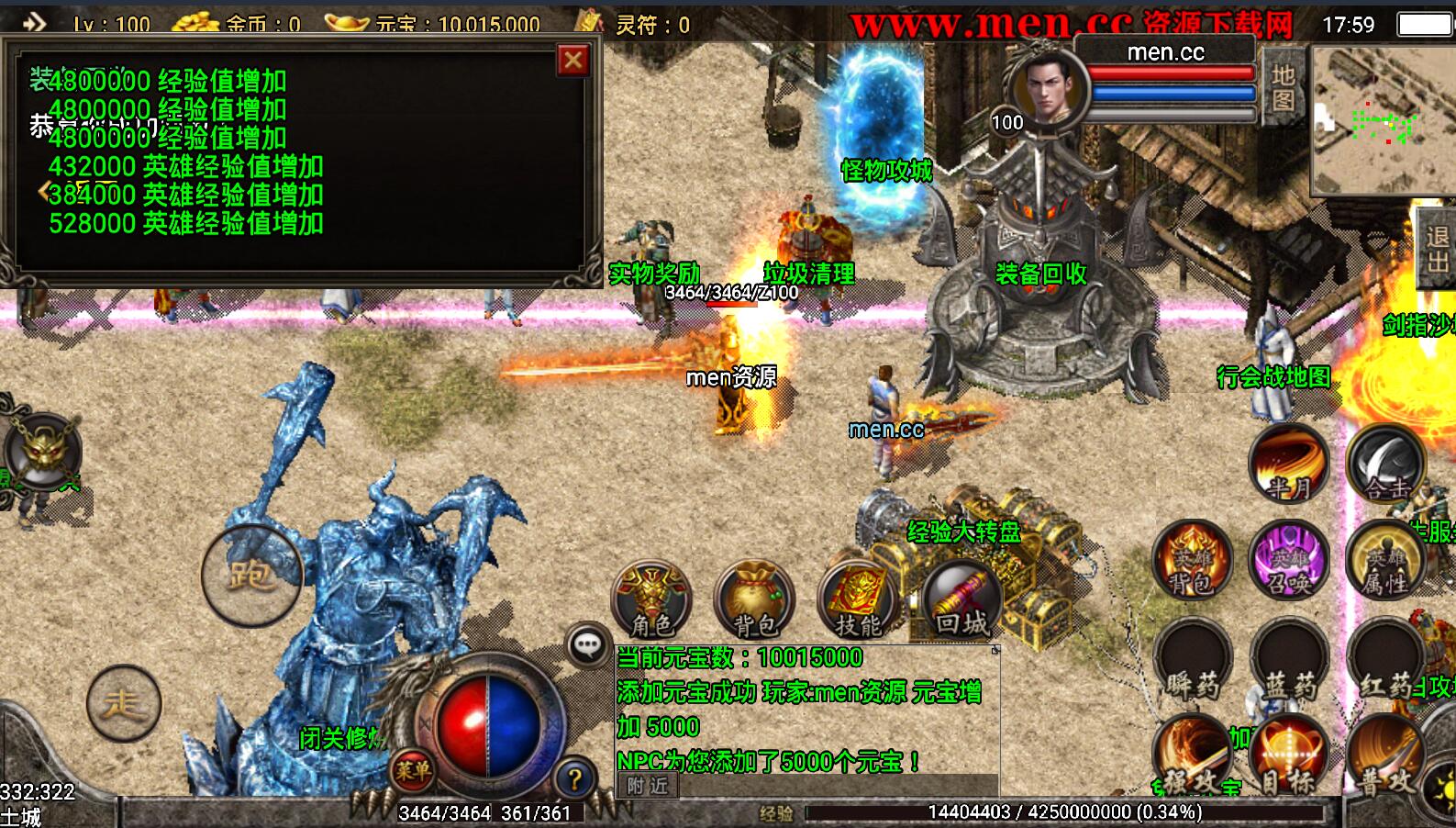Click the minimap

point(1383,120)
